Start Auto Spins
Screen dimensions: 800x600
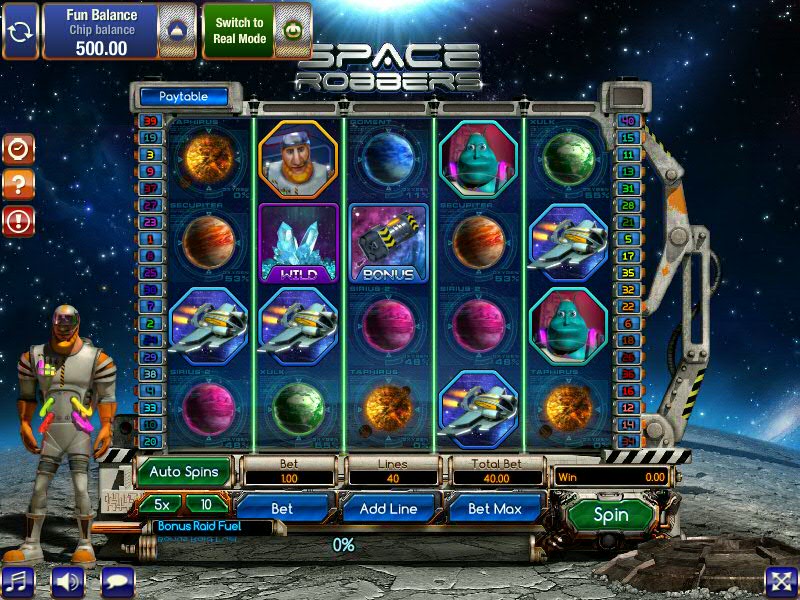pyautogui.click(x=184, y=470)
